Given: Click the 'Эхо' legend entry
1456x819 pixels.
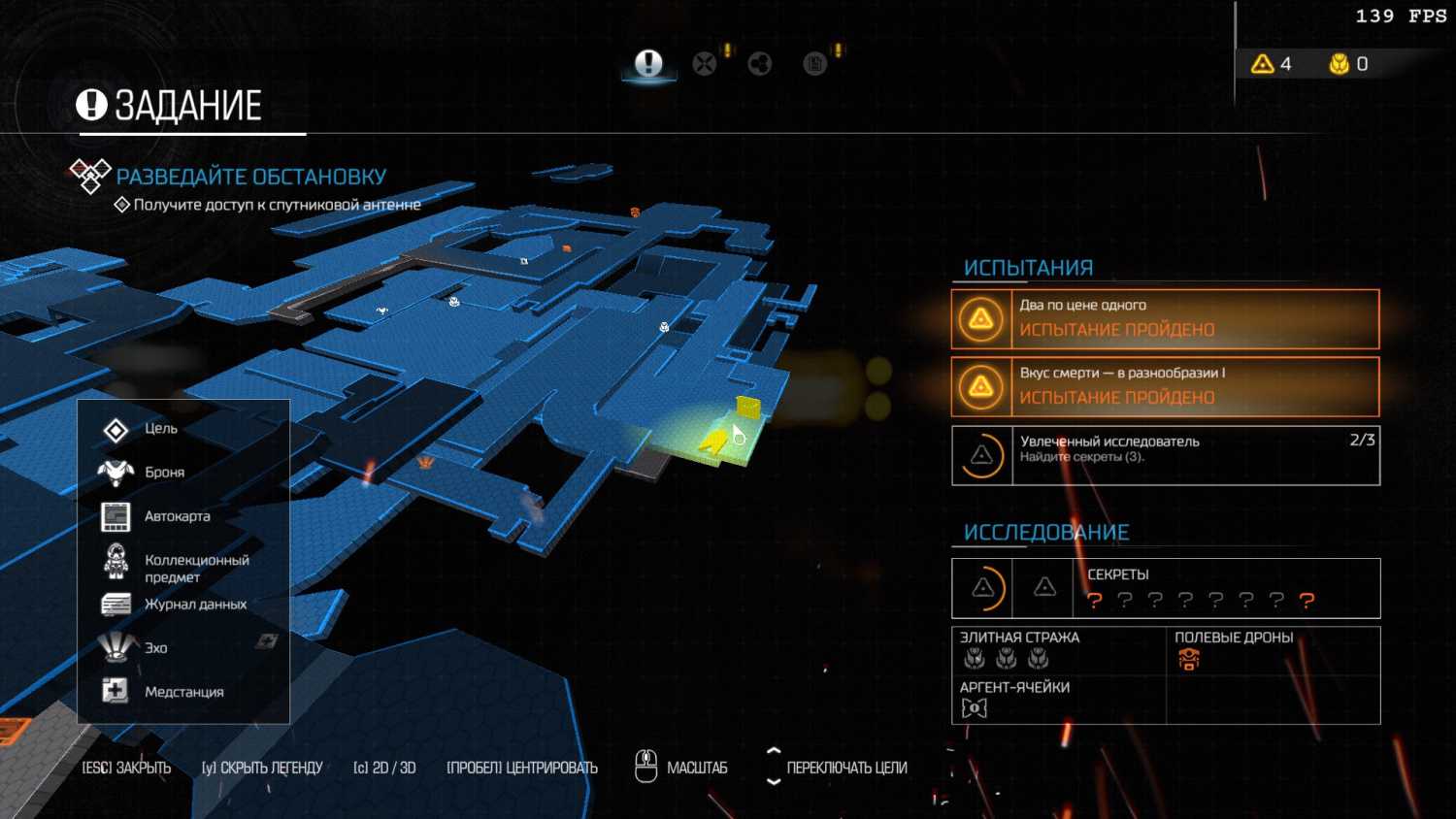Looking at the screenshot, I should coord(155,648).
